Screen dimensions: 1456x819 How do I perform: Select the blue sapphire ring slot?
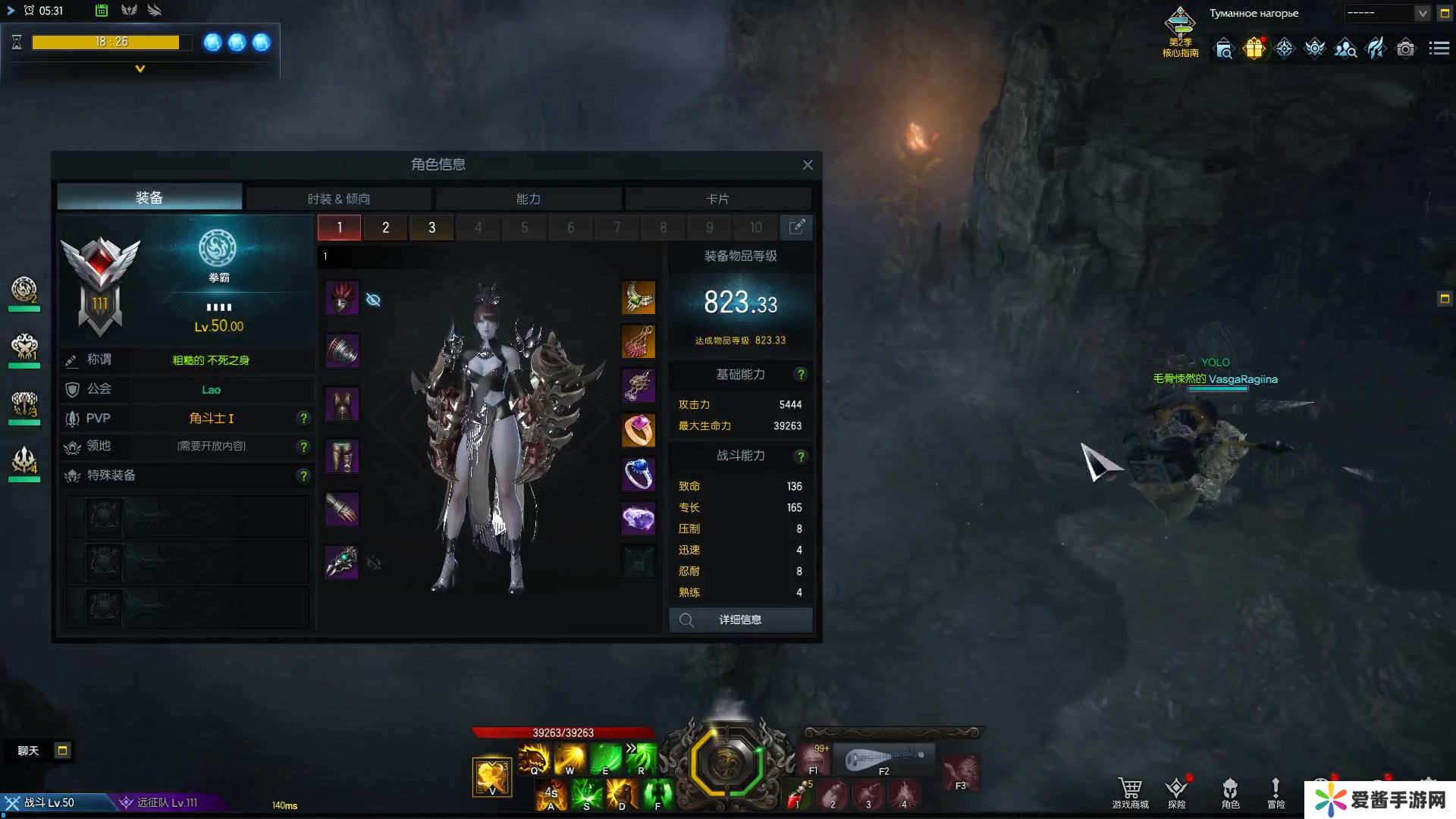(x=639, y=475)
